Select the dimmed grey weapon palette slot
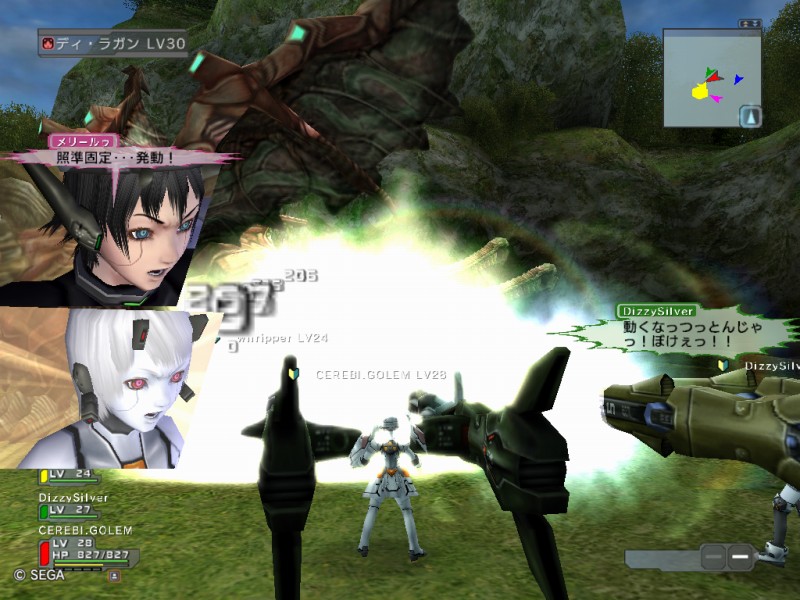The image size is (800, 600). [x=712, y=555]
